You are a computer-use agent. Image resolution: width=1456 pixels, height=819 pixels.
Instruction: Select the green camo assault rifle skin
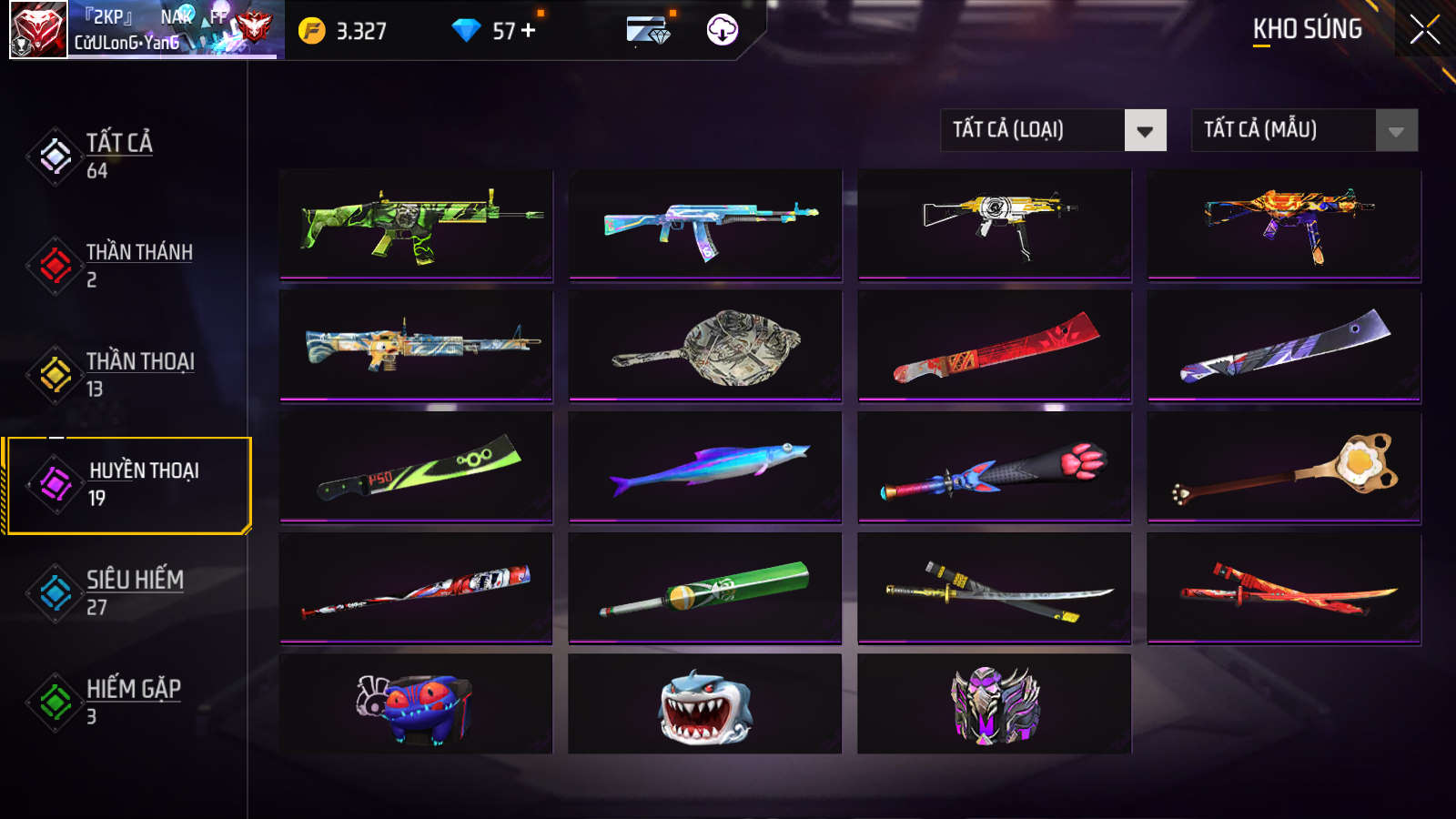[x=416, y=224]
